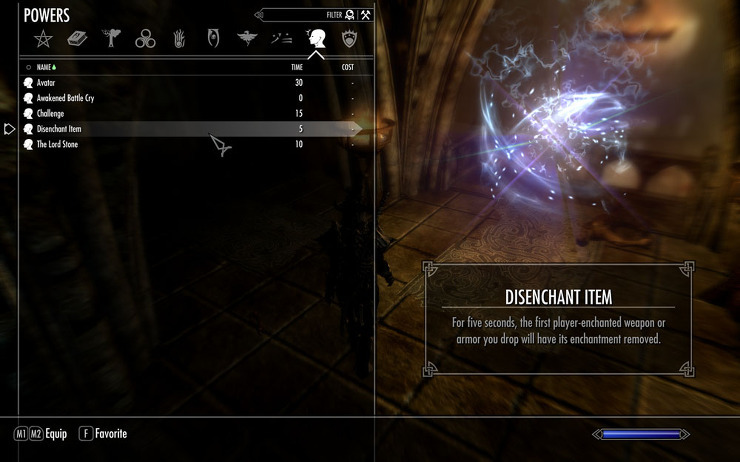740x462 pixels.
Task: Select the Avatar power
Action: 48,83
